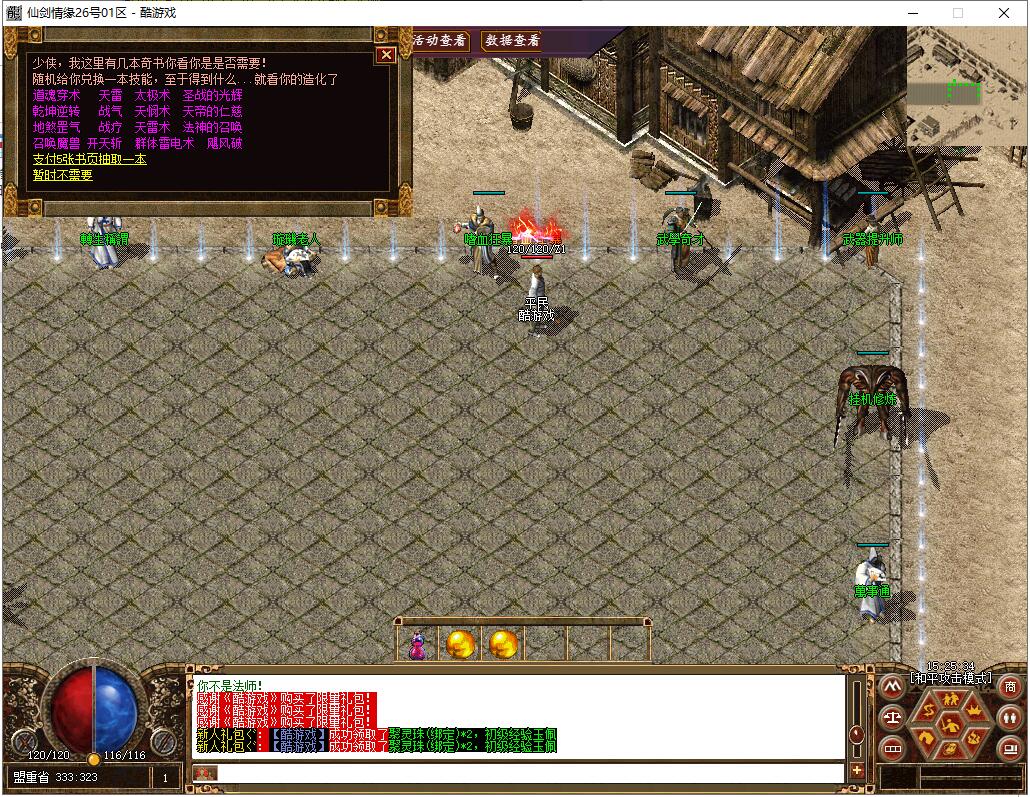This screenshot has height=797, width=1030.
Task: Use the pink potion in the quick bar
Action: click(x=418, y=645)
